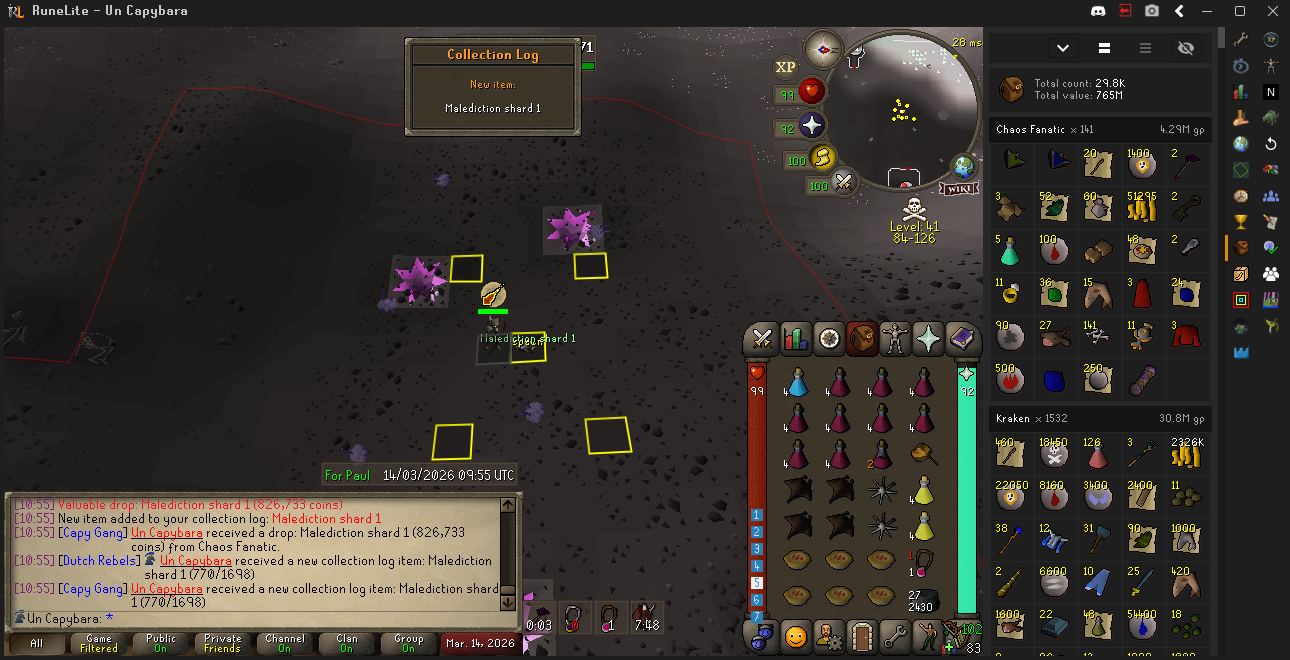Image resolution: width=1290 pixels, height=660 pixels.
Task: Switch to the Skills tab
Action: click(796, 339)
